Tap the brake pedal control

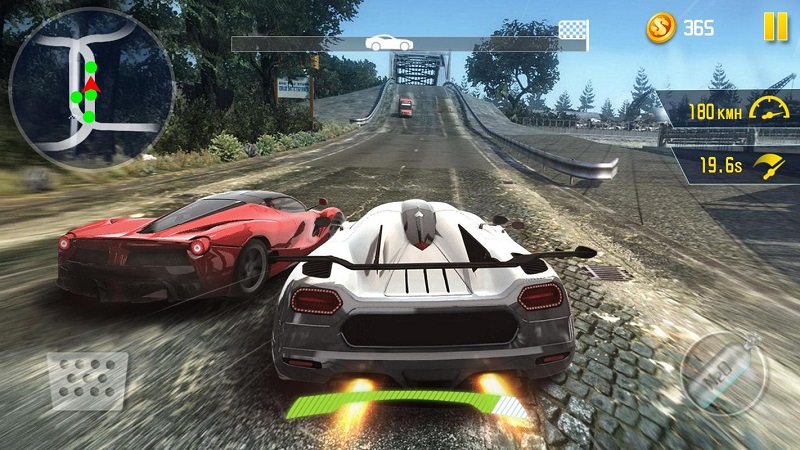88,380
